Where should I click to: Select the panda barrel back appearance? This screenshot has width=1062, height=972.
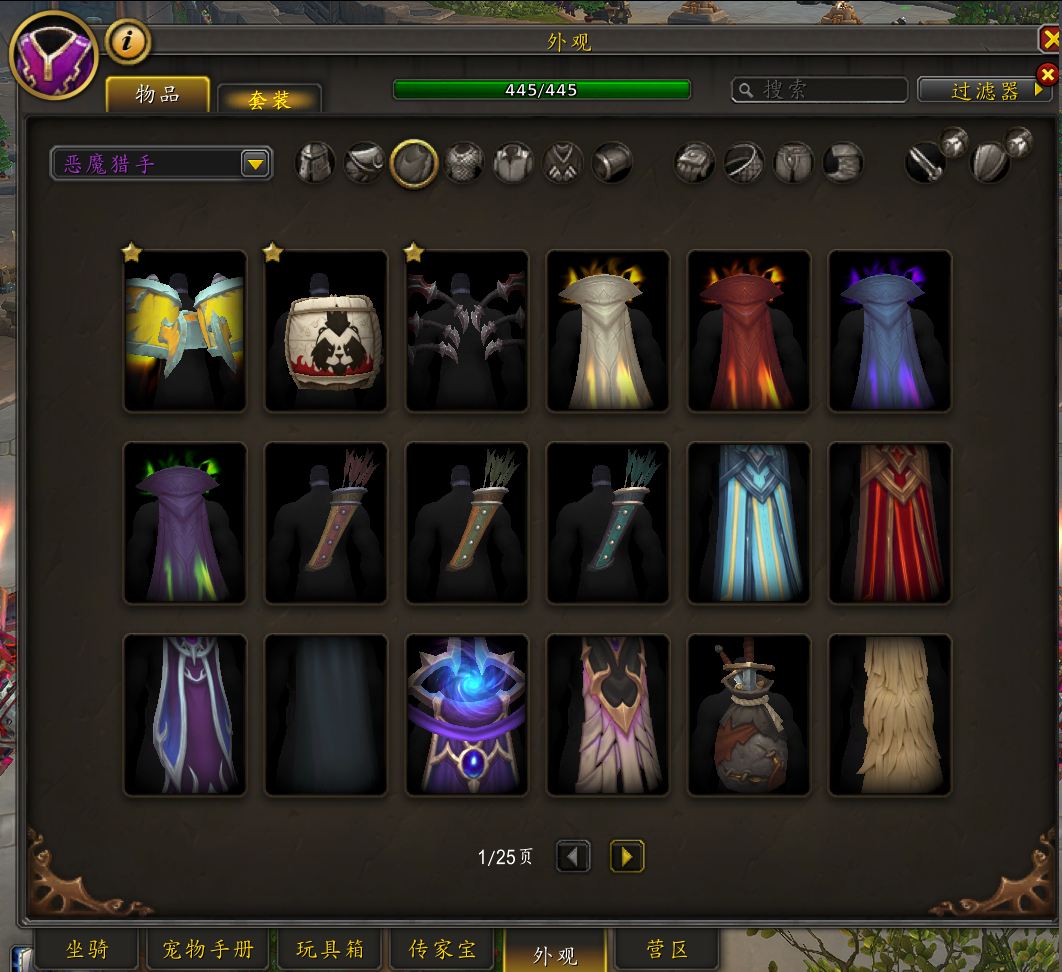click(x=326, y=330)
